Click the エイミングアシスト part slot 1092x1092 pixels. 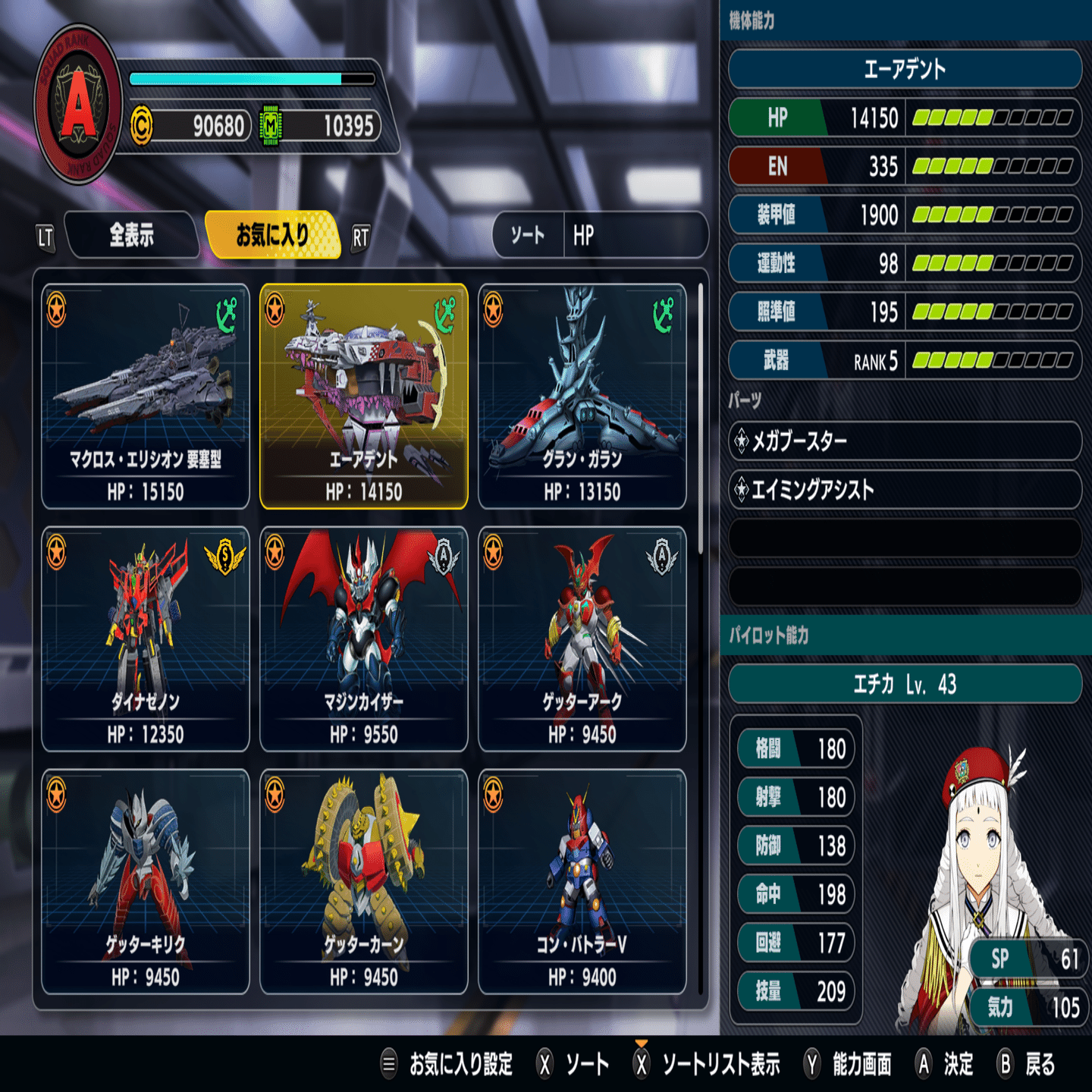pos(904,490)
